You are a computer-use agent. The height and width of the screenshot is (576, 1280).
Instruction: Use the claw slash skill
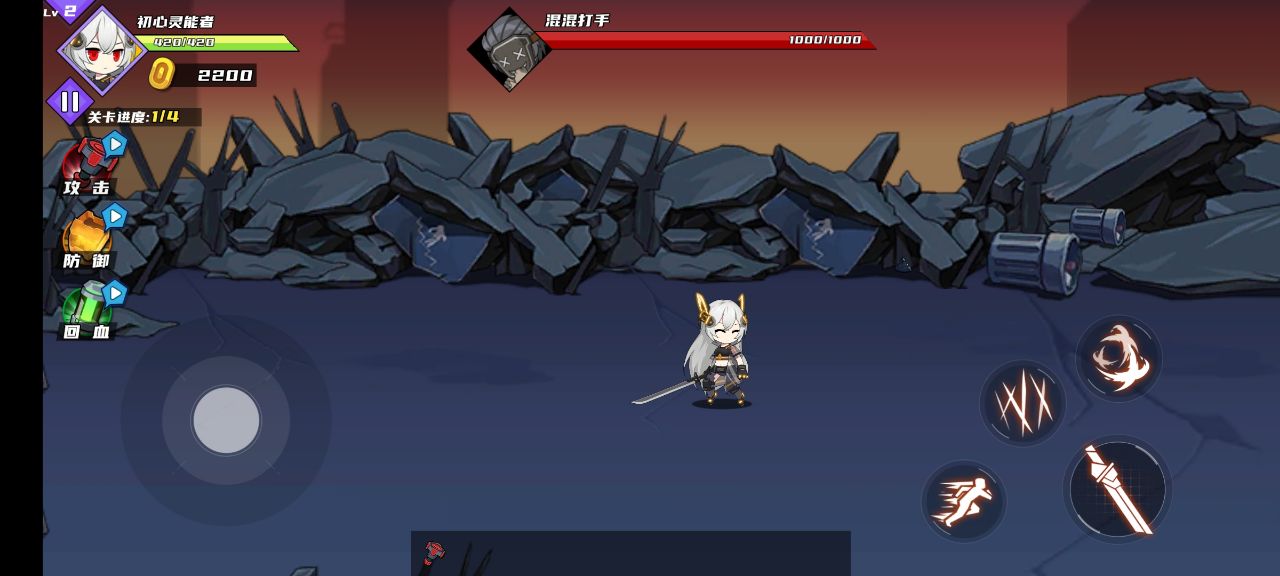point(1022,403)
